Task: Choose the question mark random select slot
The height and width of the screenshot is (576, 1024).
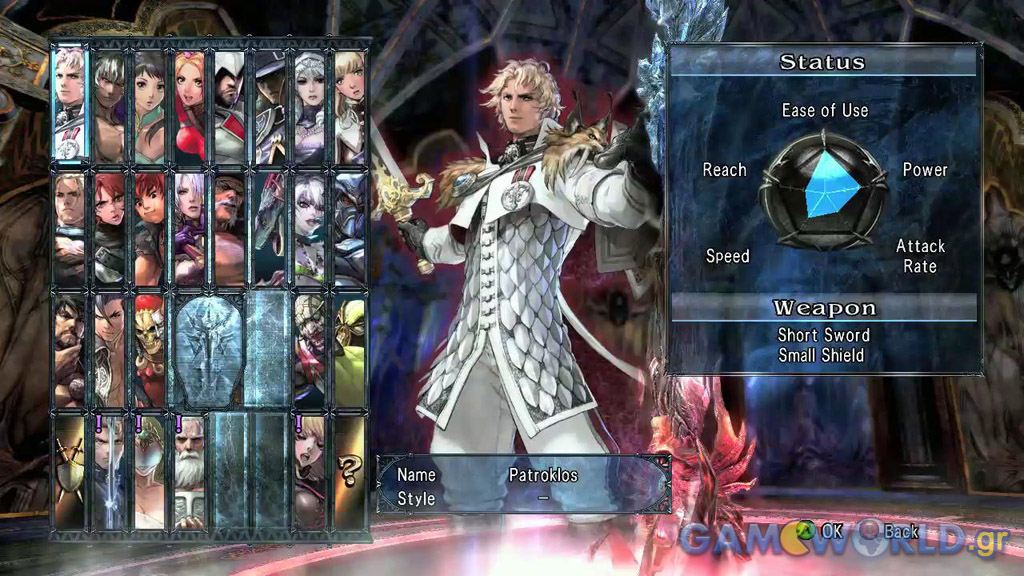Action: (x=349, y=472)
